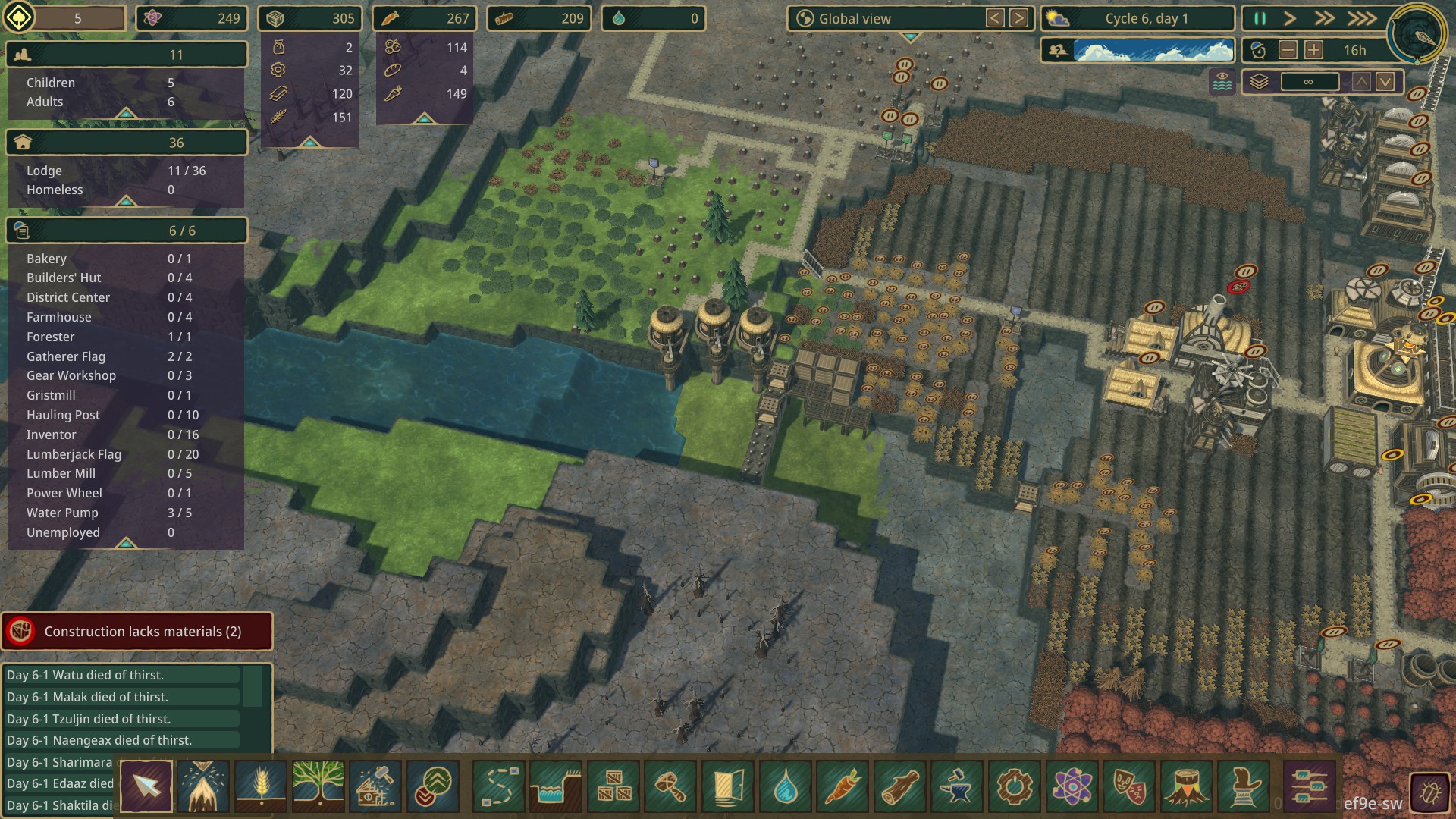Image resolution: width=1456 pixels, height=819 pixels.
Task: Open the forestry tree planting tool
Action: (318, 786)
